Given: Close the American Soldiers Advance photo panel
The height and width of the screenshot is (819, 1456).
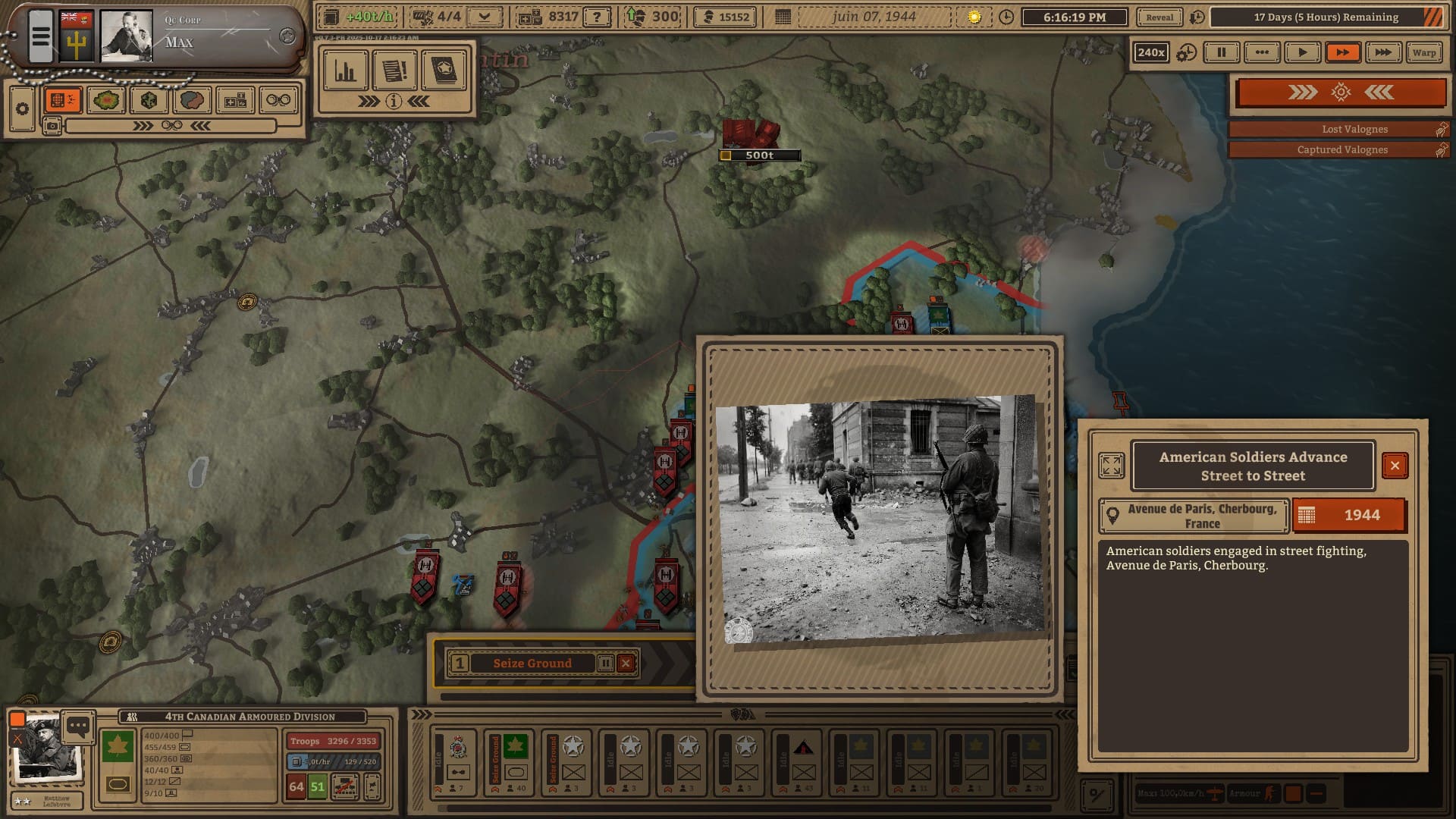Looking at the screenshot, I should pos(1395,466).
